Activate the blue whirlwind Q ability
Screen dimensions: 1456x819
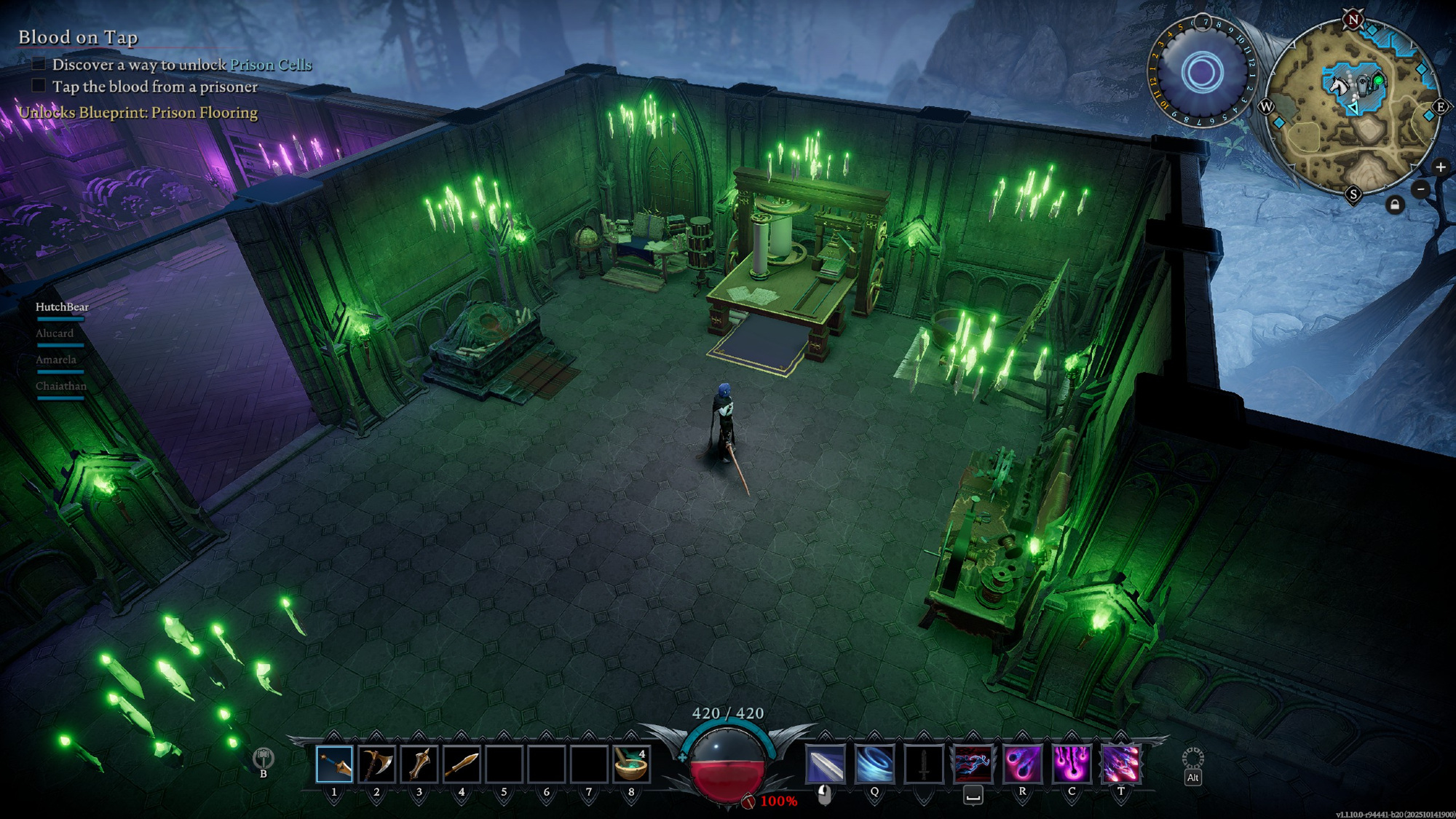(x=874, y=764)
